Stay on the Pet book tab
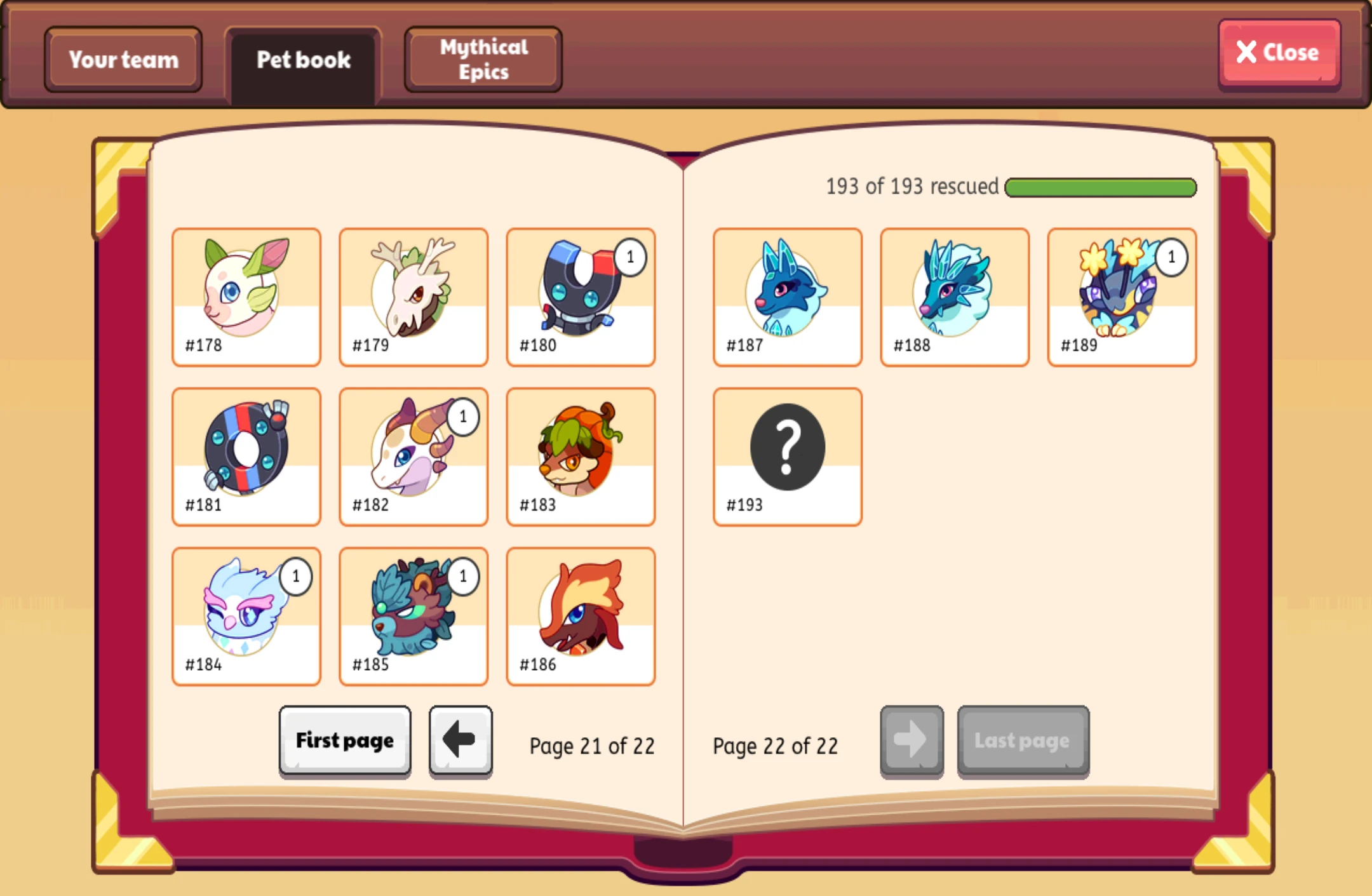Viewport: 1372px width, 896px height. click(x=303, y=59)
